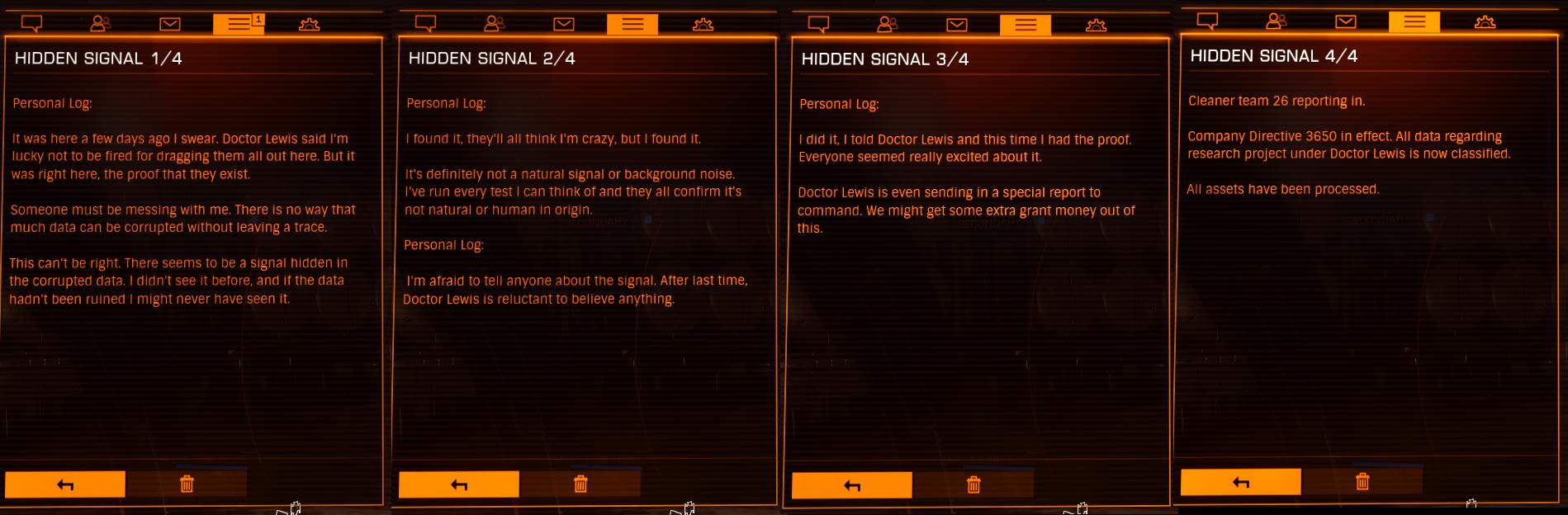The width and height of the screenshot is (1568, 515).
Task: Return from the Hidden Signal 3/4 message
Action: point(852,485)
